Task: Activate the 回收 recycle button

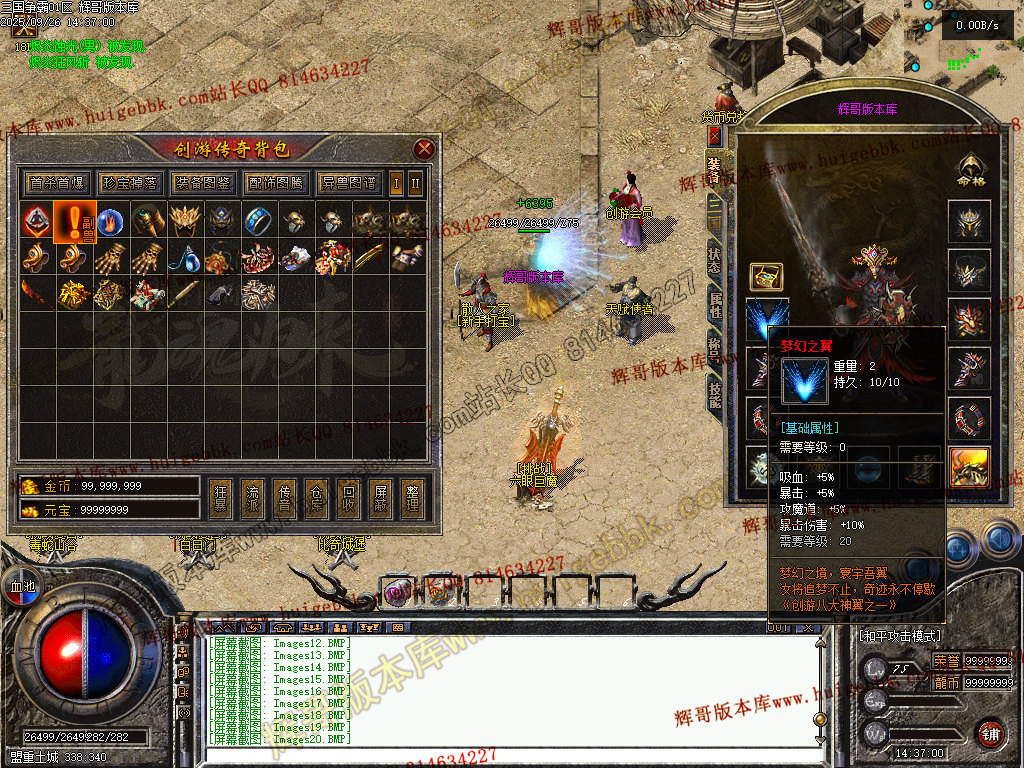Action: point(347,499)
